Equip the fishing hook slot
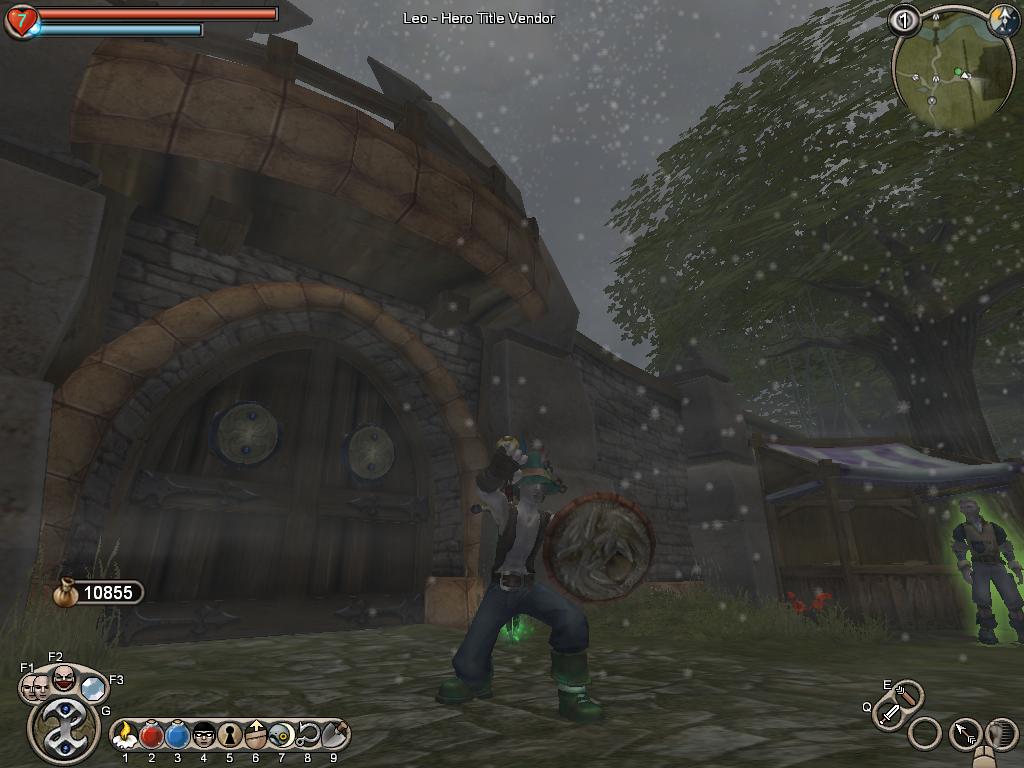 (x=307, y=736)
